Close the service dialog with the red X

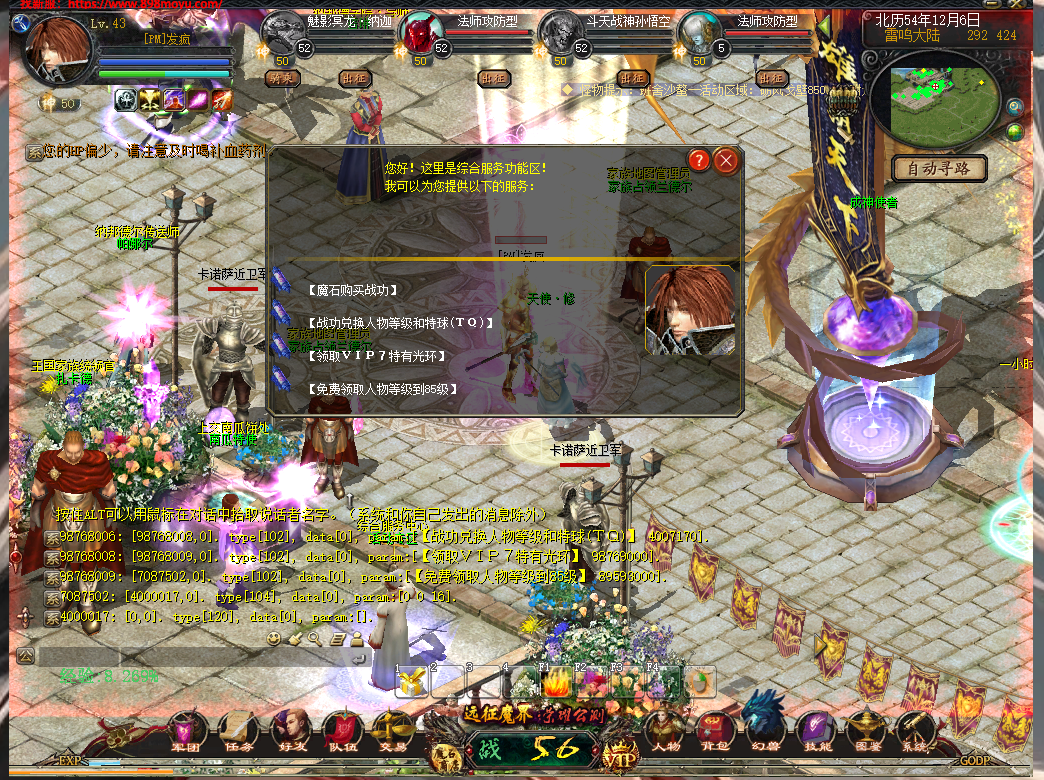click(x=727, y=160)
